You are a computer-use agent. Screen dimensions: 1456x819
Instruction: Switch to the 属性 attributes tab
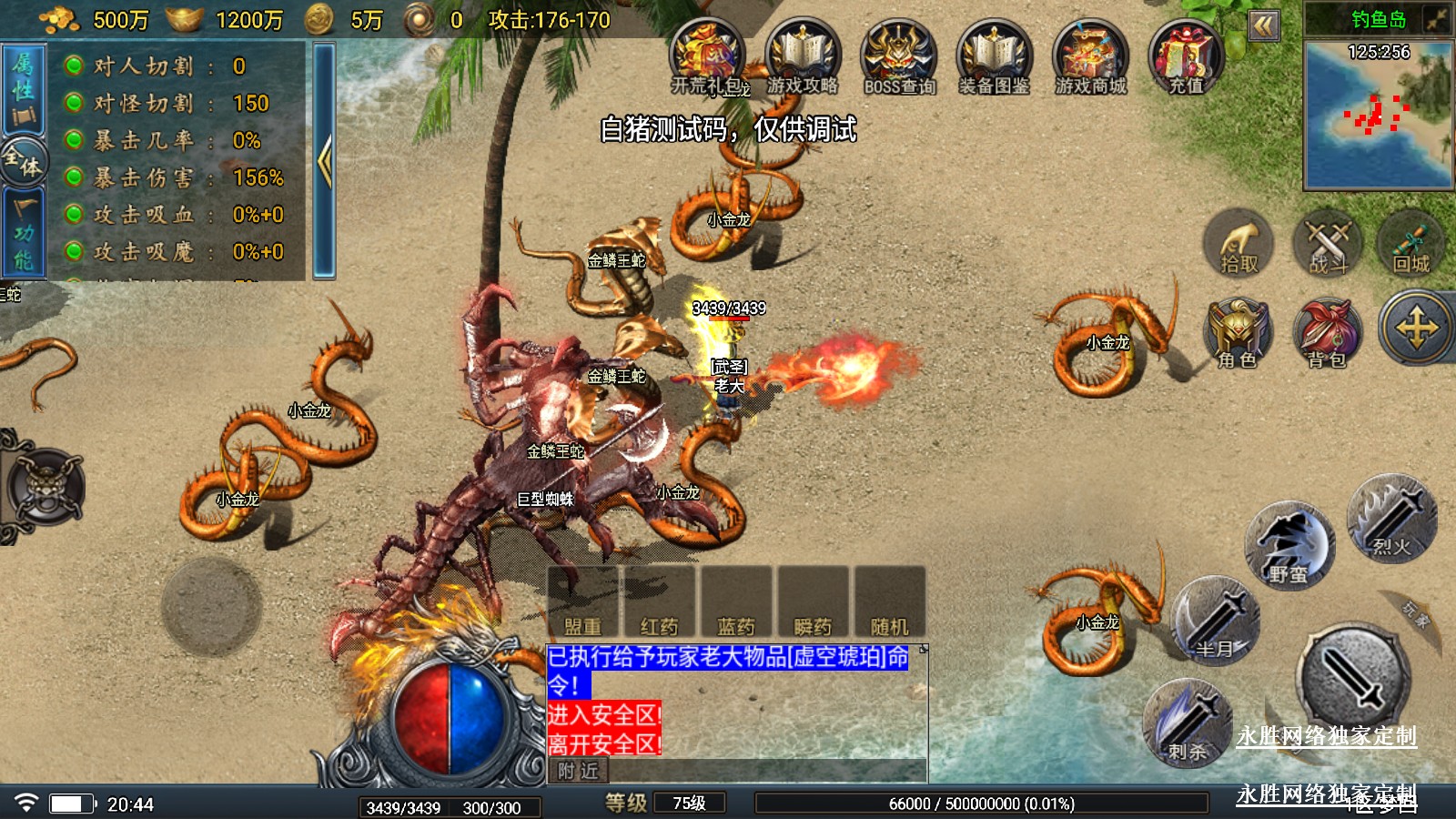(23, 89)
